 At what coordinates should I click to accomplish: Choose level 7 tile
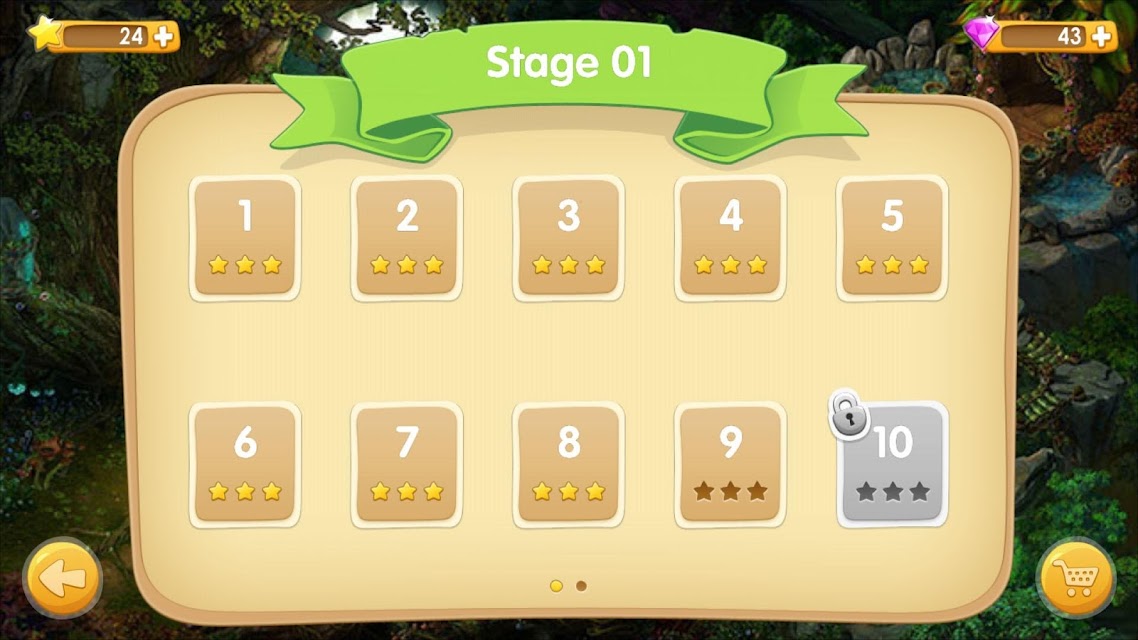(x=407, y=464)
